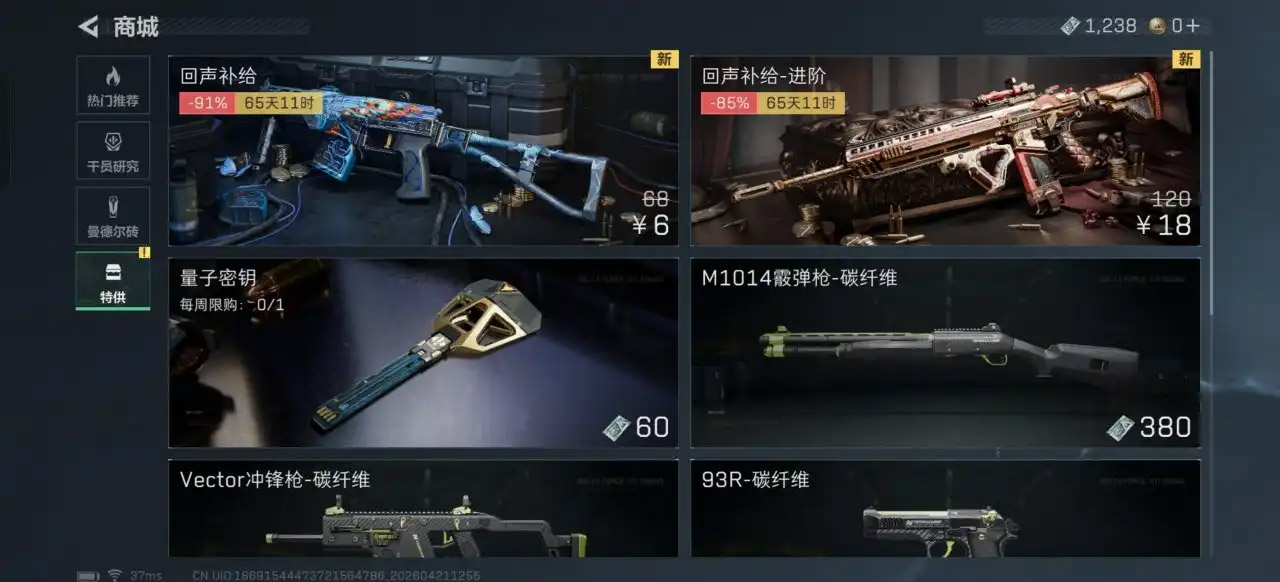Select the 量子密钥 item card

tap(423, 353)
